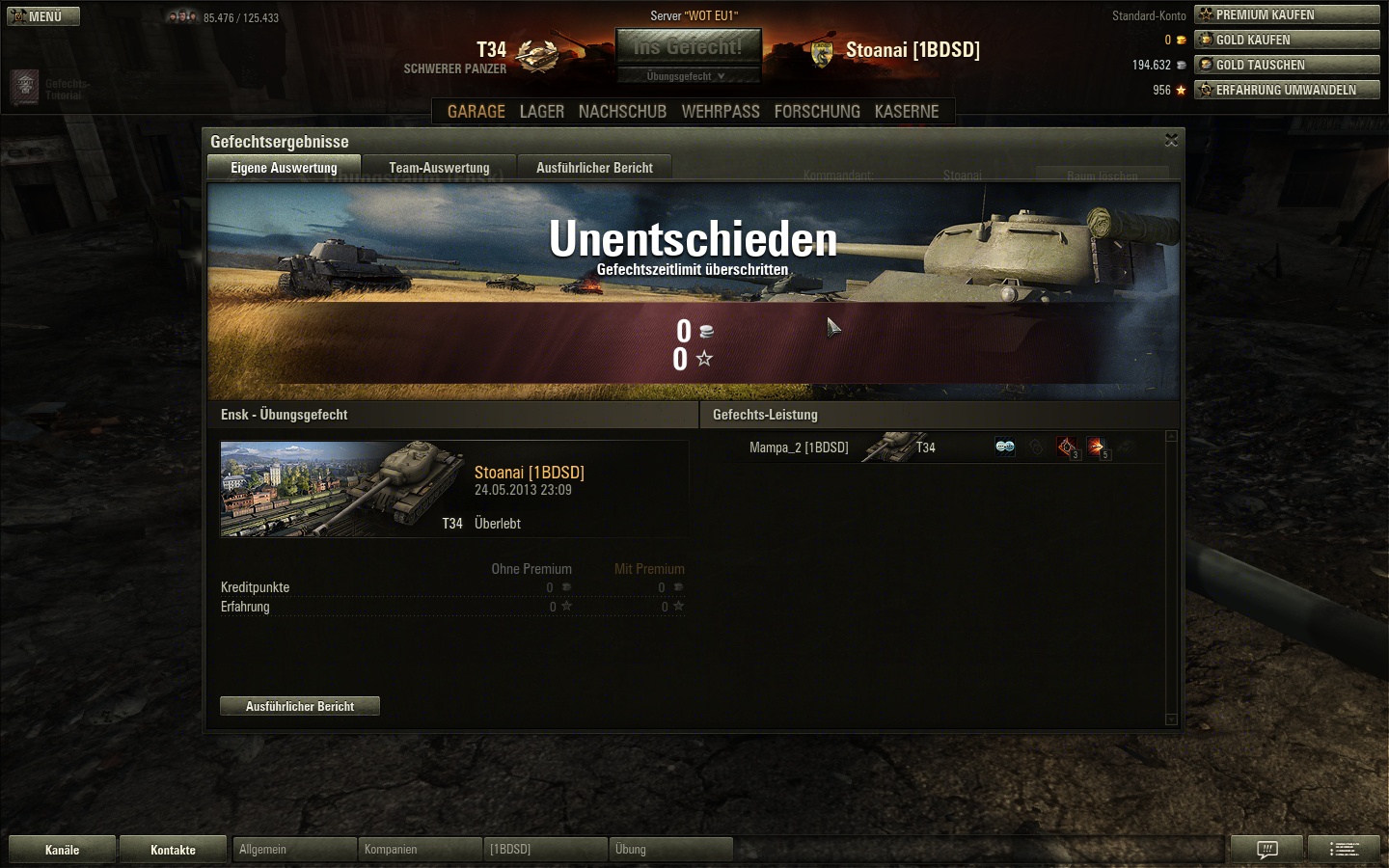Open the MENÜ button
1389x868 pixels.
coord(43,16)
